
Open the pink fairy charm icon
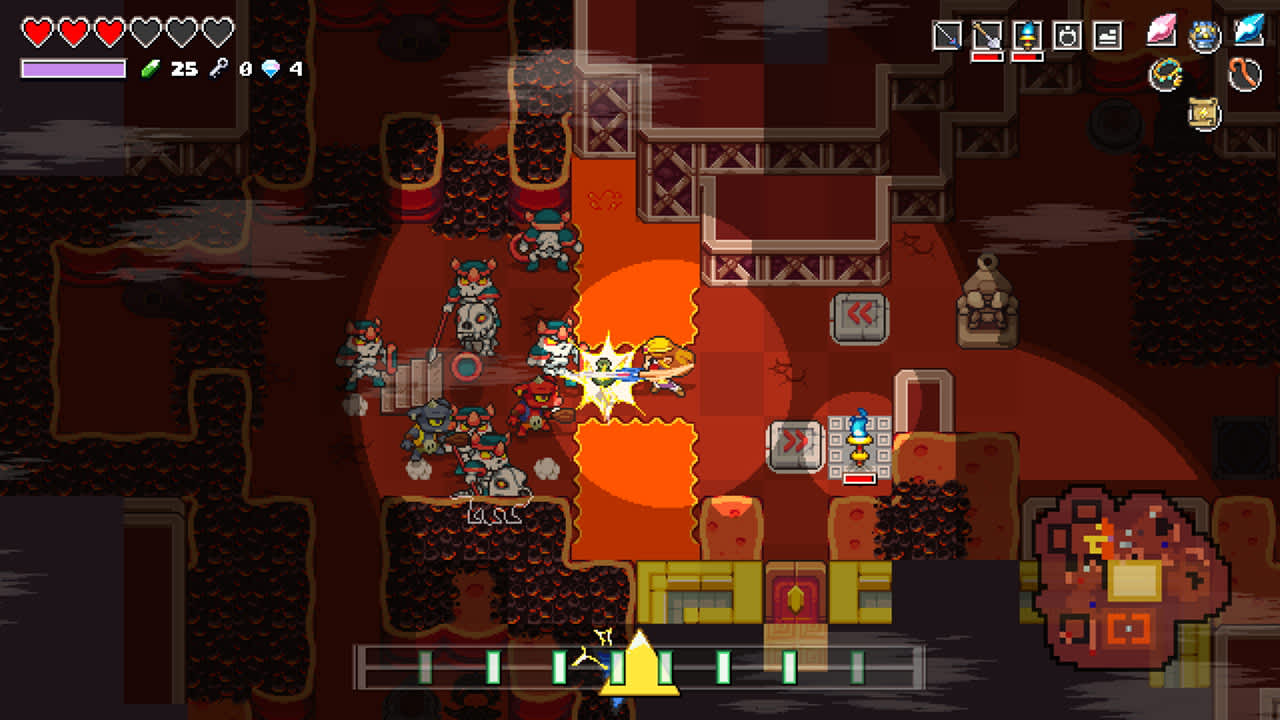pos(1163,32)
